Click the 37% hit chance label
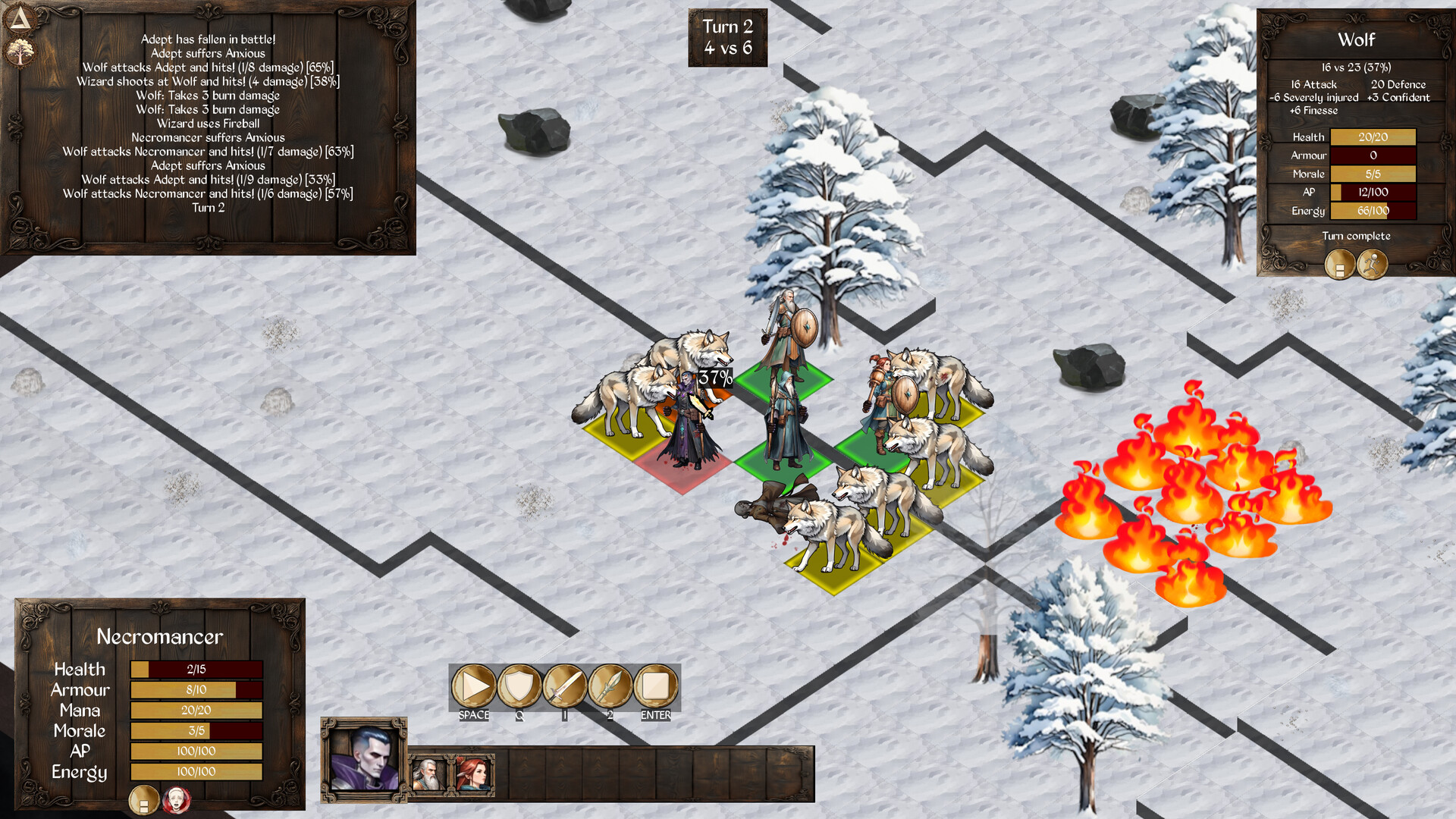The width and height of the screenshot is (1456, 819). [x=715, y=377]
